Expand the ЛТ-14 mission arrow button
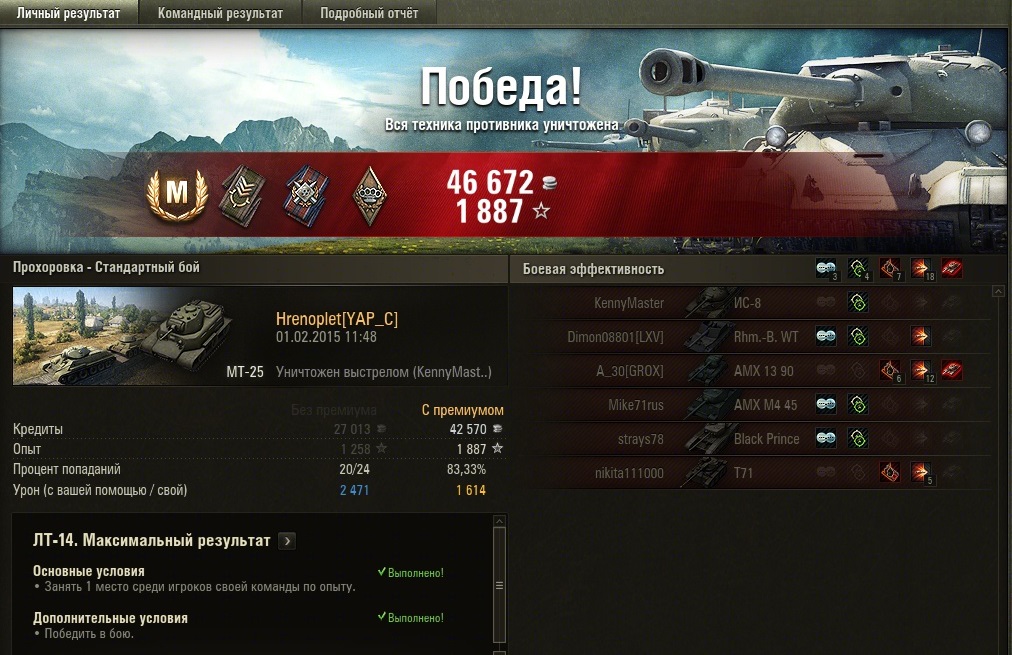This screenshot has height=655, width=1012. [x=287, y=541]
